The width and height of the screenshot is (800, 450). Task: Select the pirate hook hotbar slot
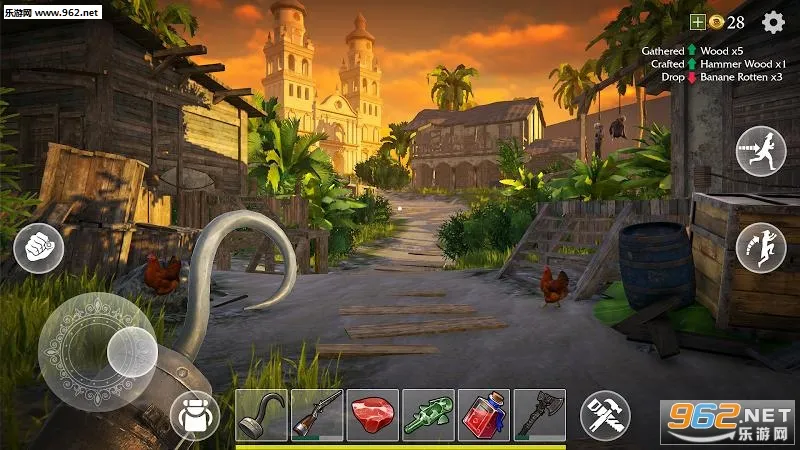pos(261,415)
